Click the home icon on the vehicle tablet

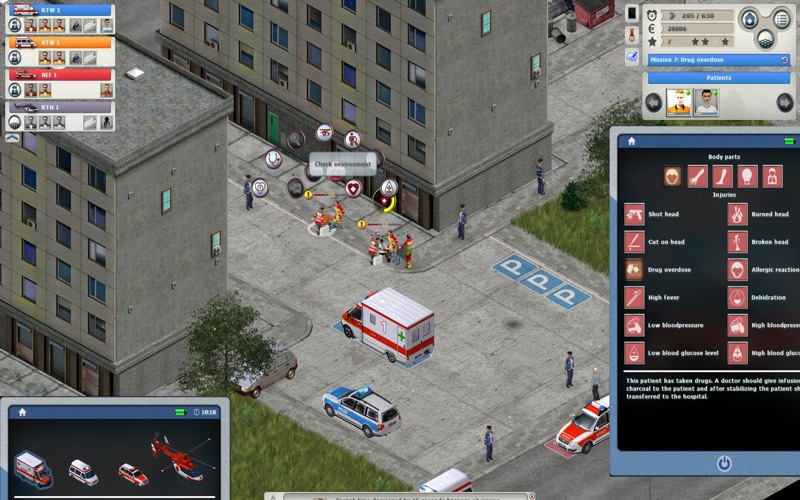click(x=22, y=411)
